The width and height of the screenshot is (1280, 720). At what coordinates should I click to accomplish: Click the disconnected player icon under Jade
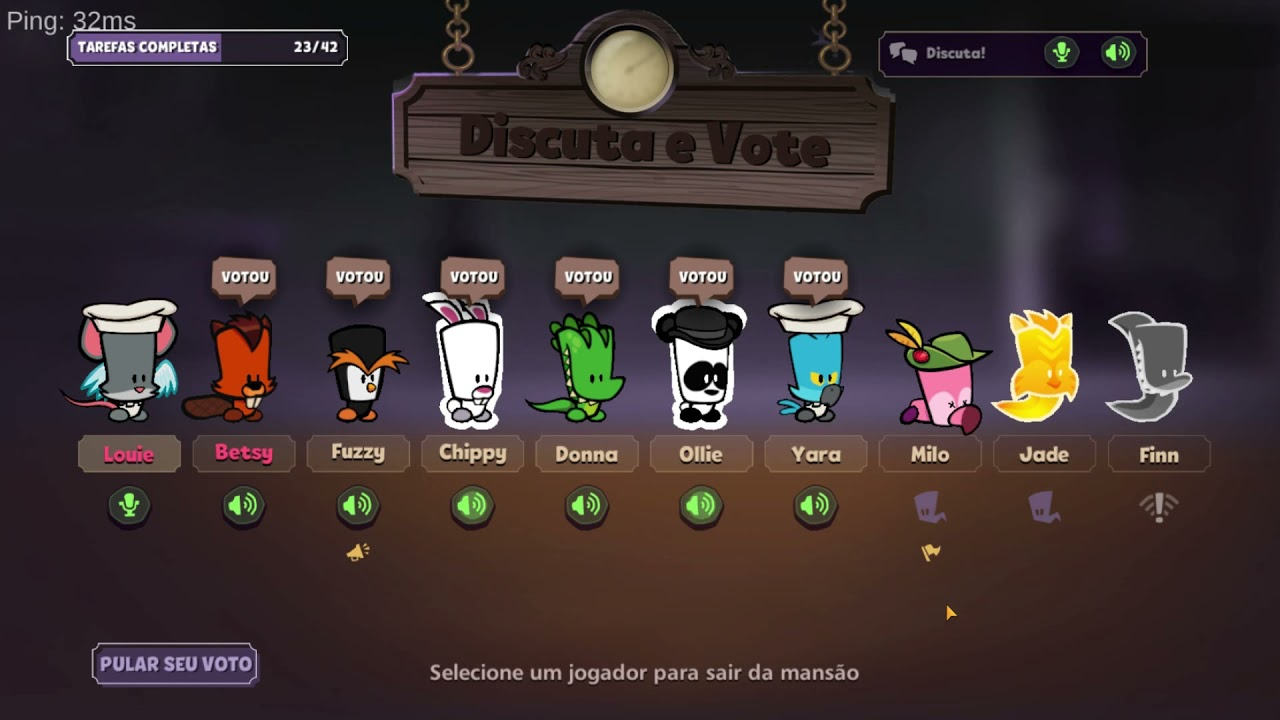click(1044, 506)
